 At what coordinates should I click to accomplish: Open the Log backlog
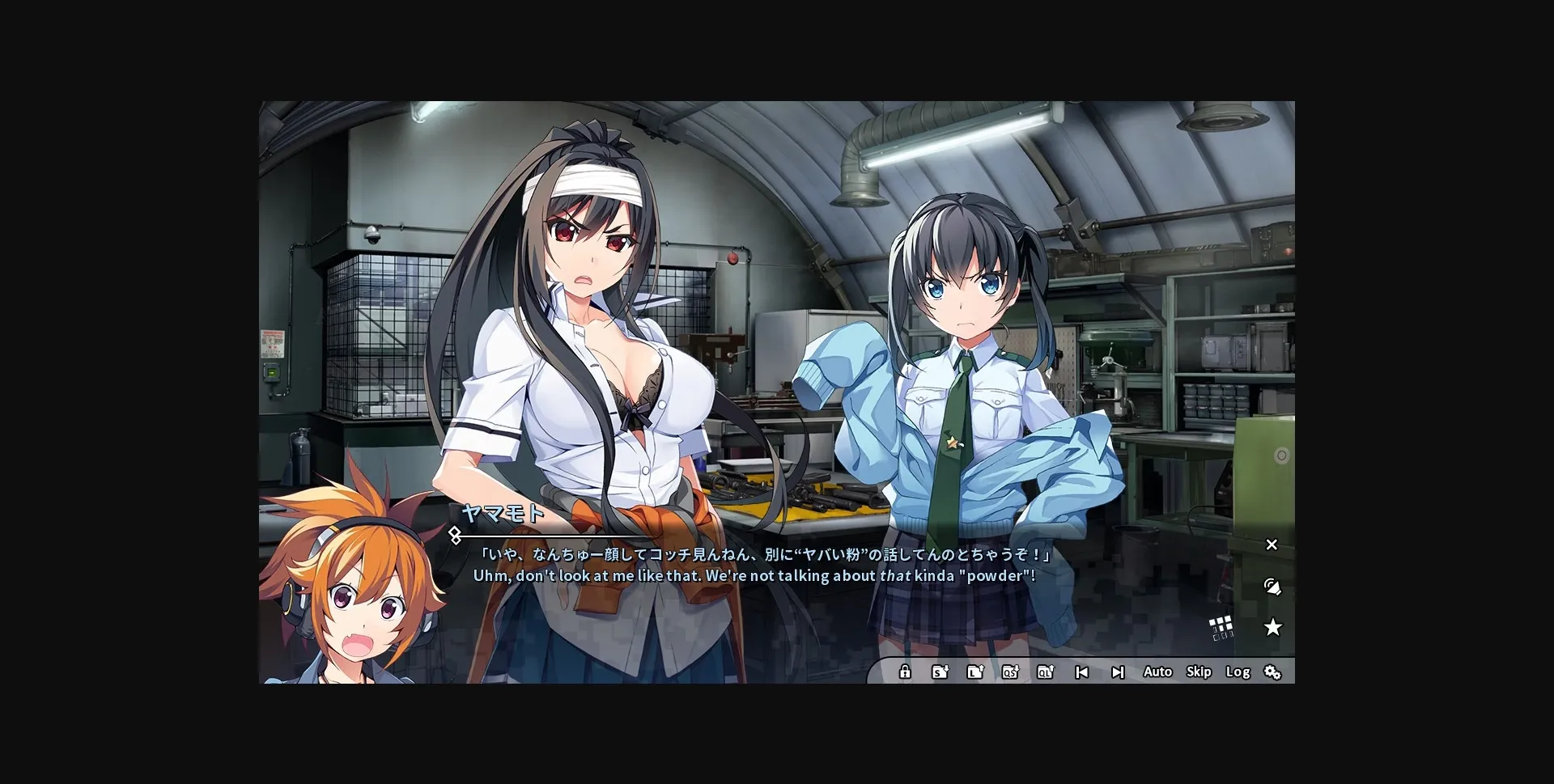point(1238,672)
